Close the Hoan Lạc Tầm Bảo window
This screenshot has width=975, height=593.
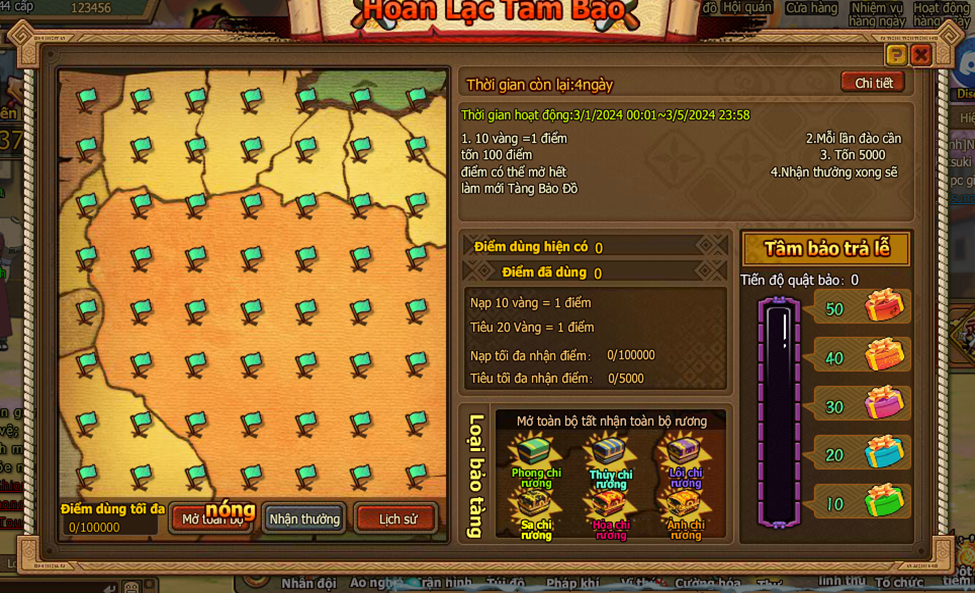click(x=921, y=55)
